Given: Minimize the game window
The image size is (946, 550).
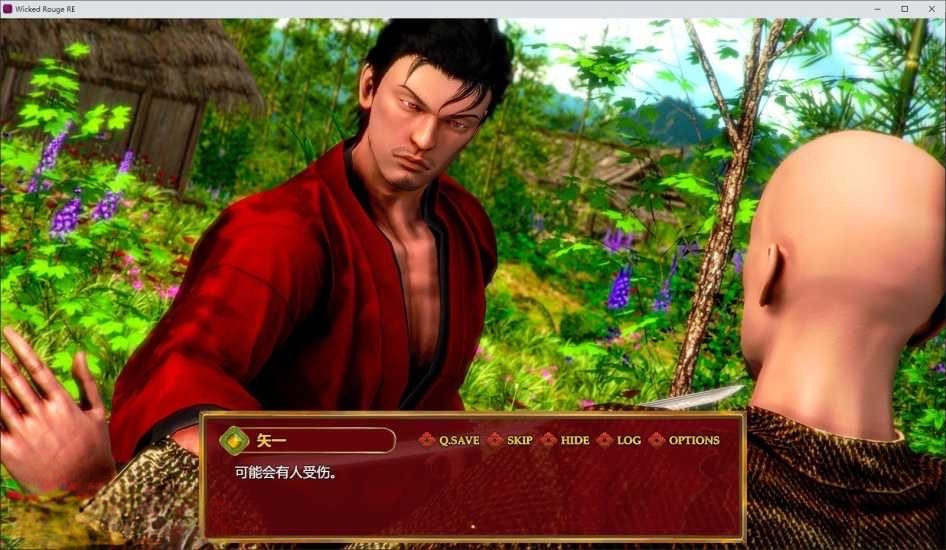Looking at the screenshot, I should click(878, 8).
